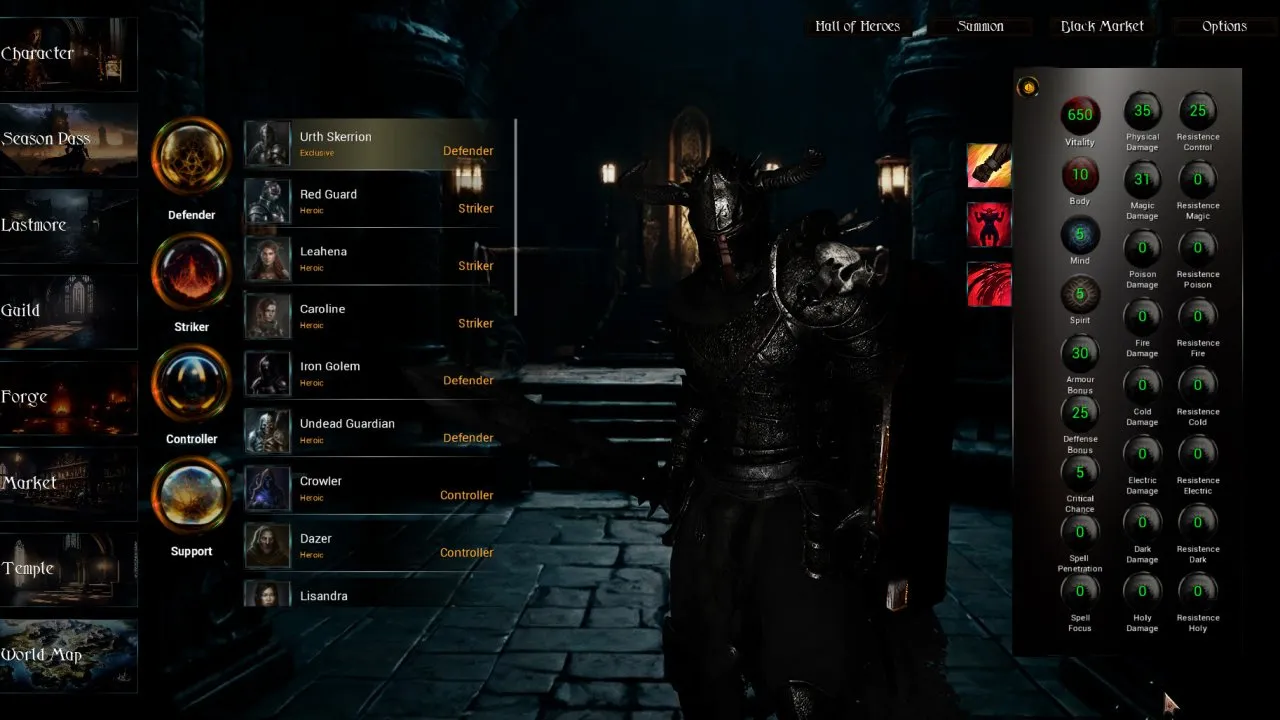The image size is (1280, 720).
Task: Filter heroes by Striker class
Action: 191,272
